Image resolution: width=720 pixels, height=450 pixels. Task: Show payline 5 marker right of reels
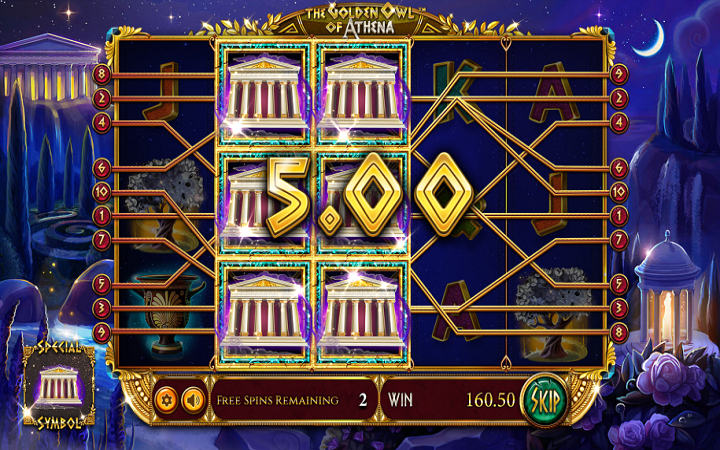point(618,284)
